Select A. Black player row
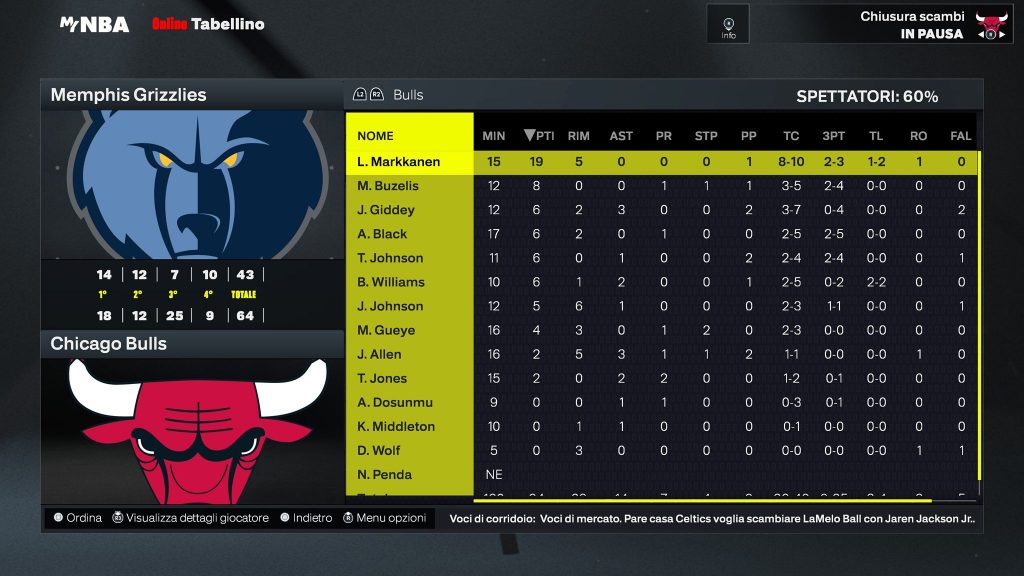 click(382, 234)
